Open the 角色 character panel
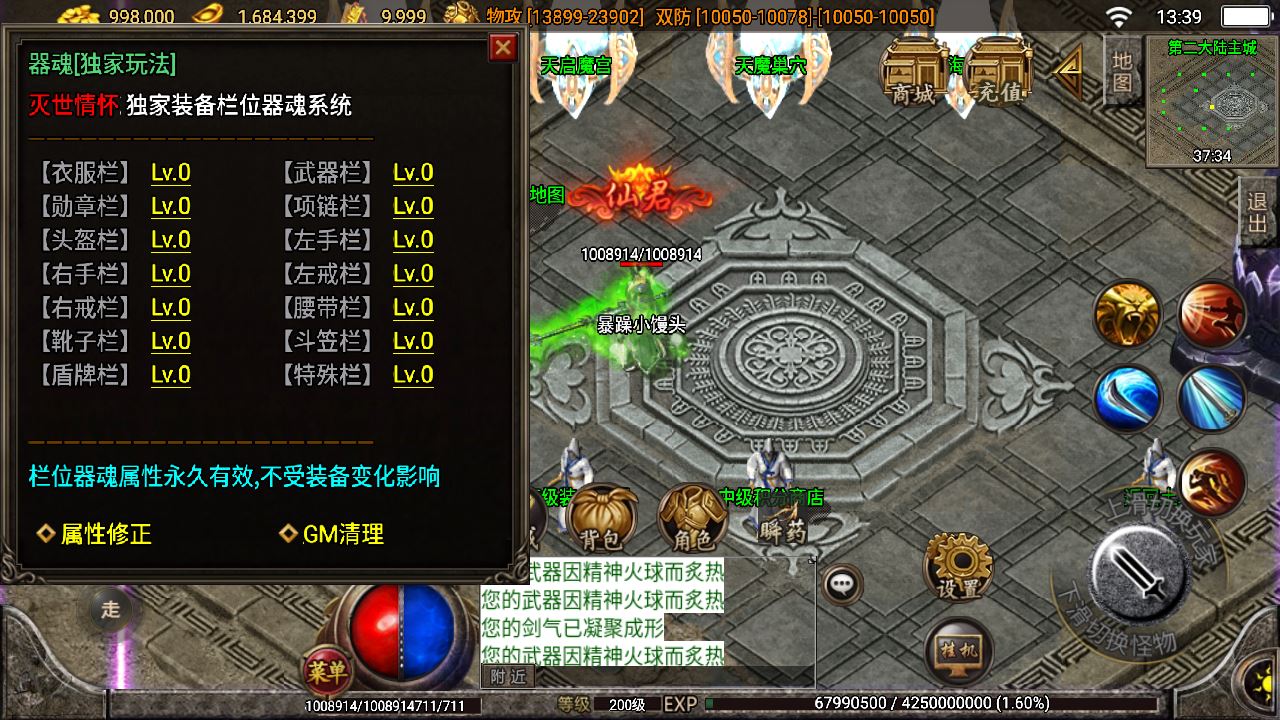 695,515
